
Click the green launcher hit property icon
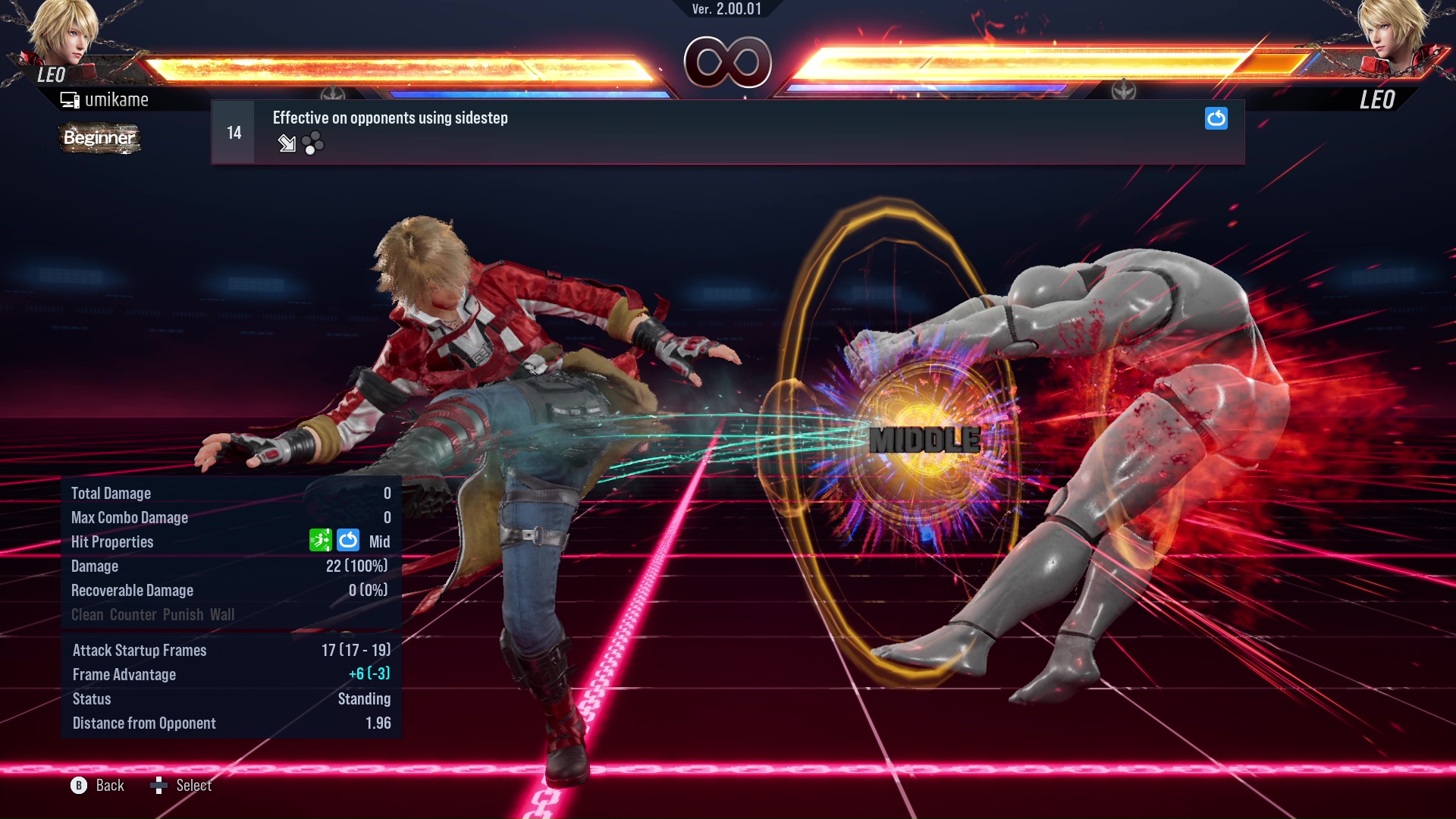pyautogui.click(x=322, y=541)
